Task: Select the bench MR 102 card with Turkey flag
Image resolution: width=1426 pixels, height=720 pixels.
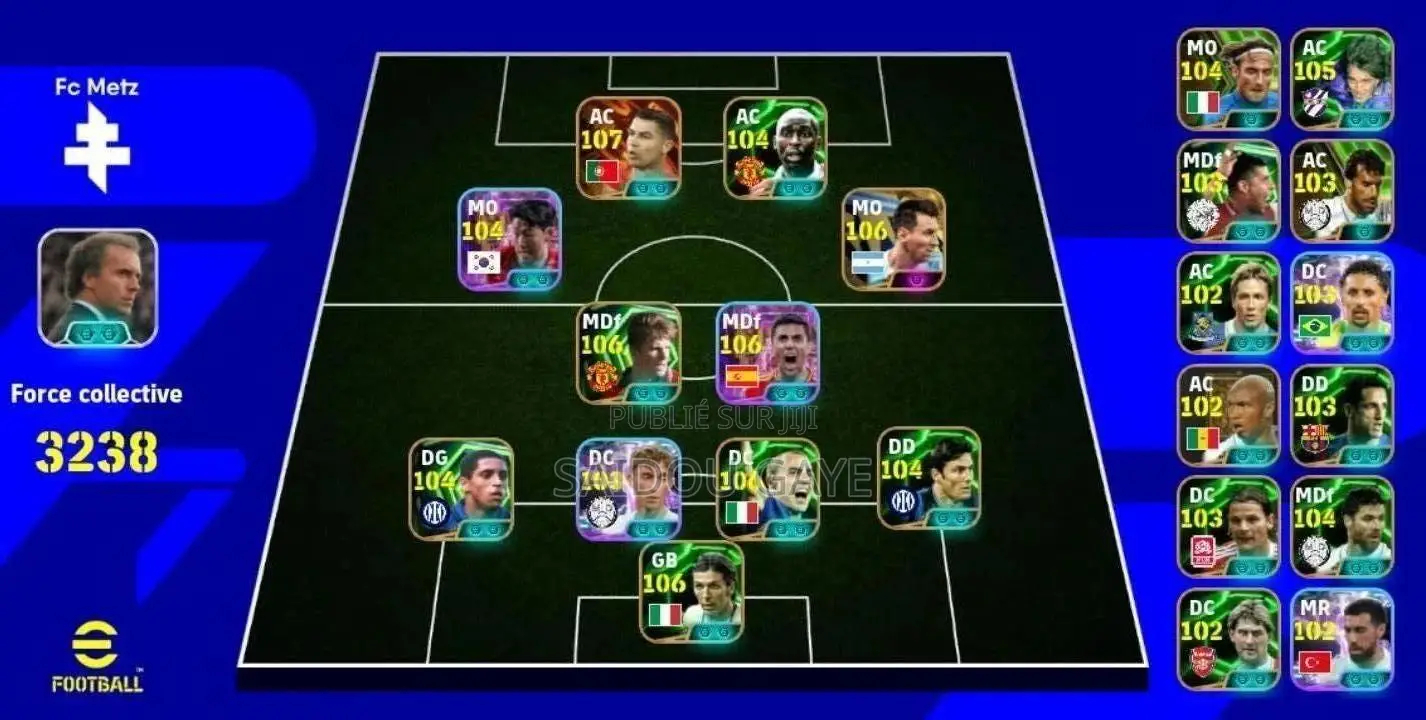Action: (1345, 640)
